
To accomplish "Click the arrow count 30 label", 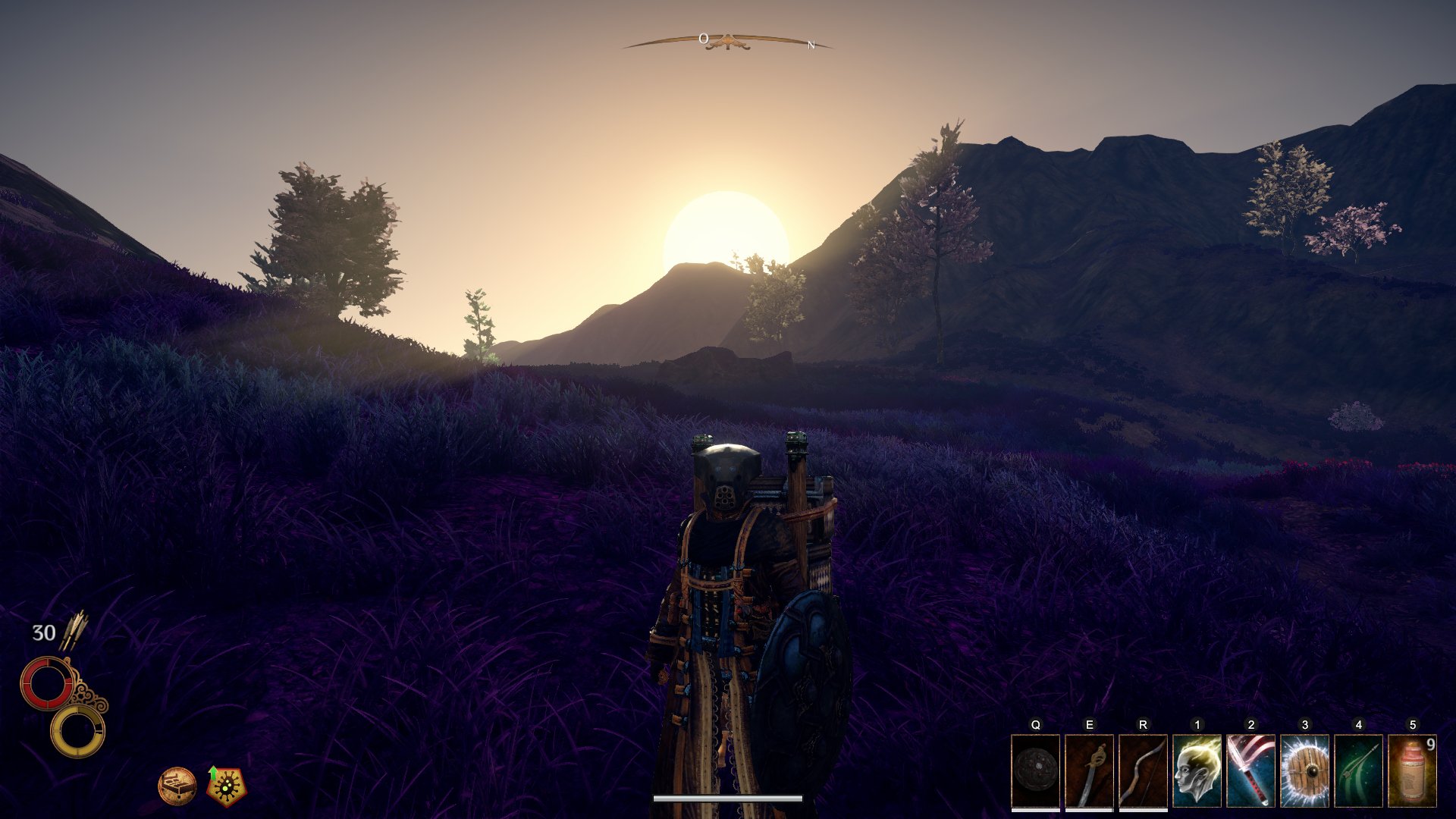I will click(43, 631).
